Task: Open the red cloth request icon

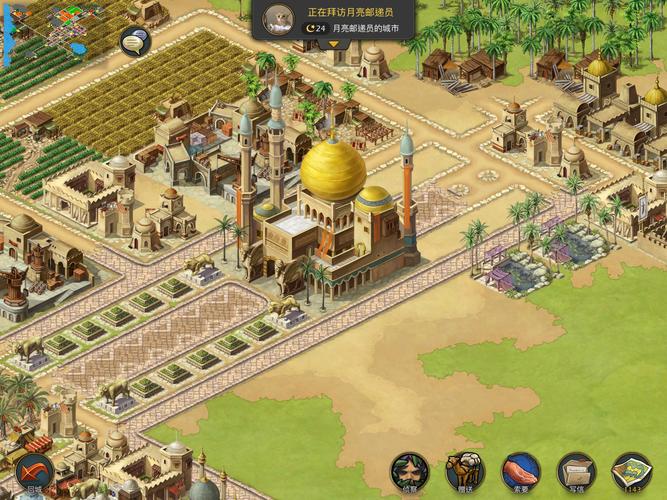Action: coord(521,470)
